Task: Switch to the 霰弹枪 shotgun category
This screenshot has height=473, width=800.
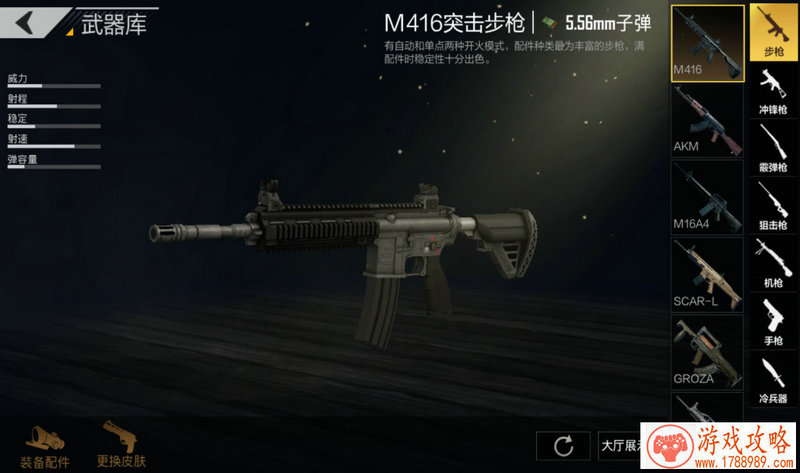Action: click(774, 148)
